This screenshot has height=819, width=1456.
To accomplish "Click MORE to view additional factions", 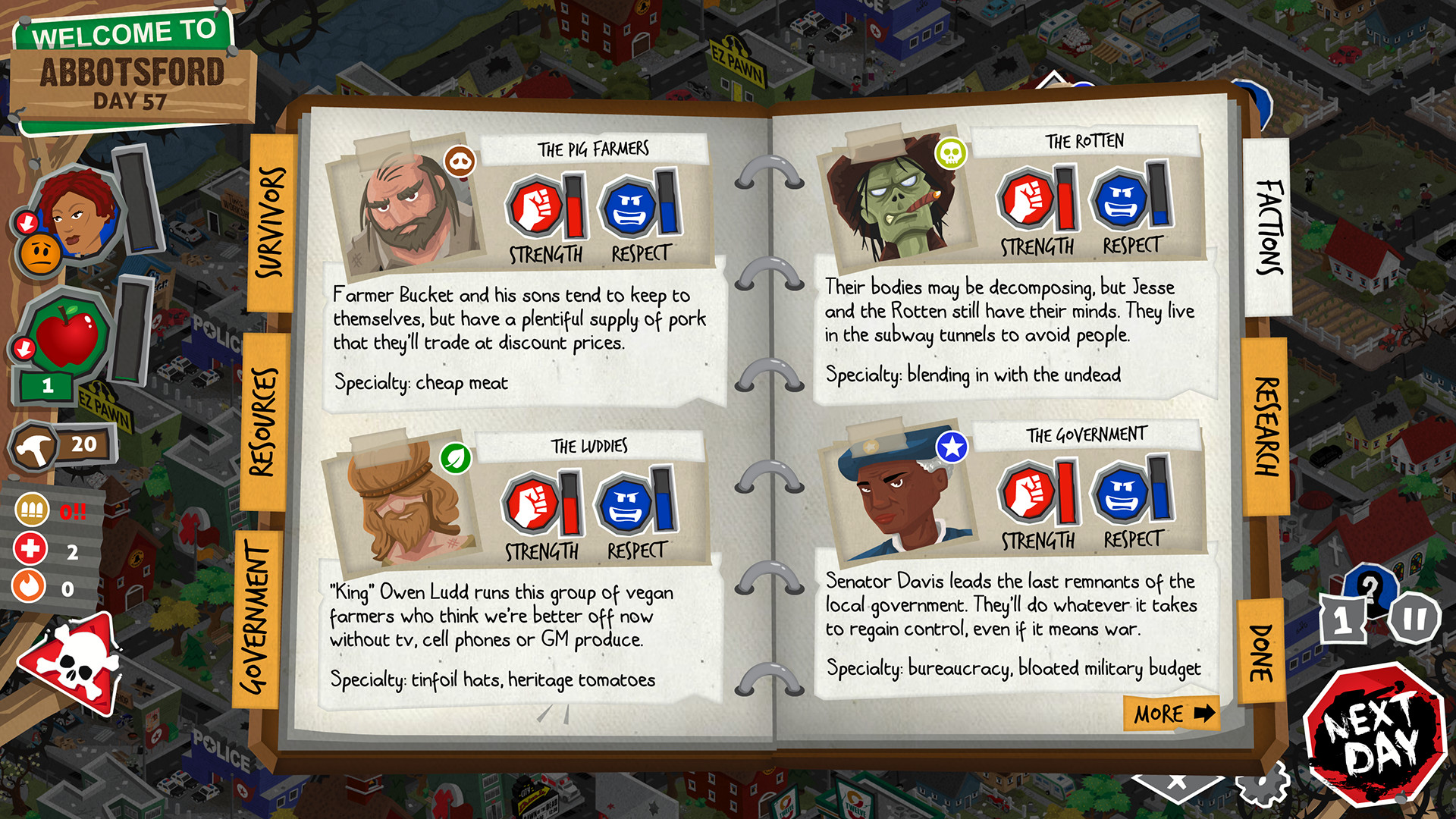I will point(1170,714).
